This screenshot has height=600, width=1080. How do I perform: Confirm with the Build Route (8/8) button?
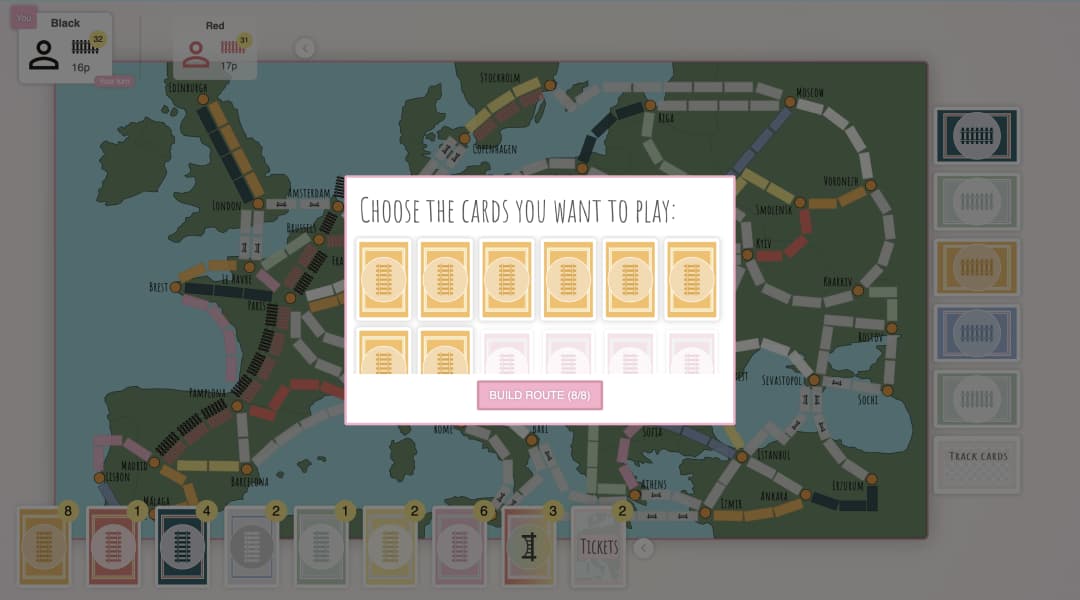coord(539,395)
